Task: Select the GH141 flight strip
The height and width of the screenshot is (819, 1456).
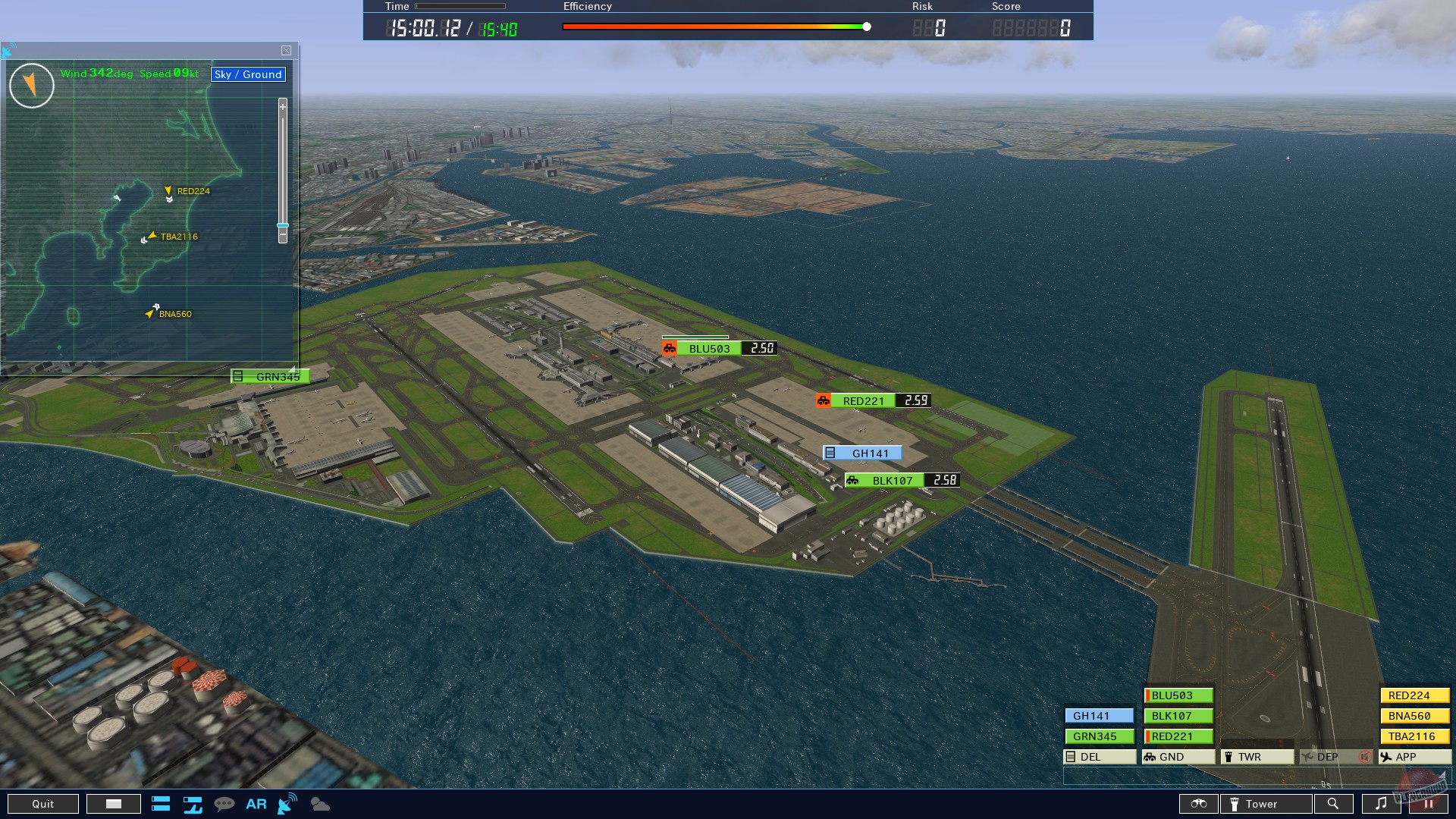Action: tap(1098, 715)
